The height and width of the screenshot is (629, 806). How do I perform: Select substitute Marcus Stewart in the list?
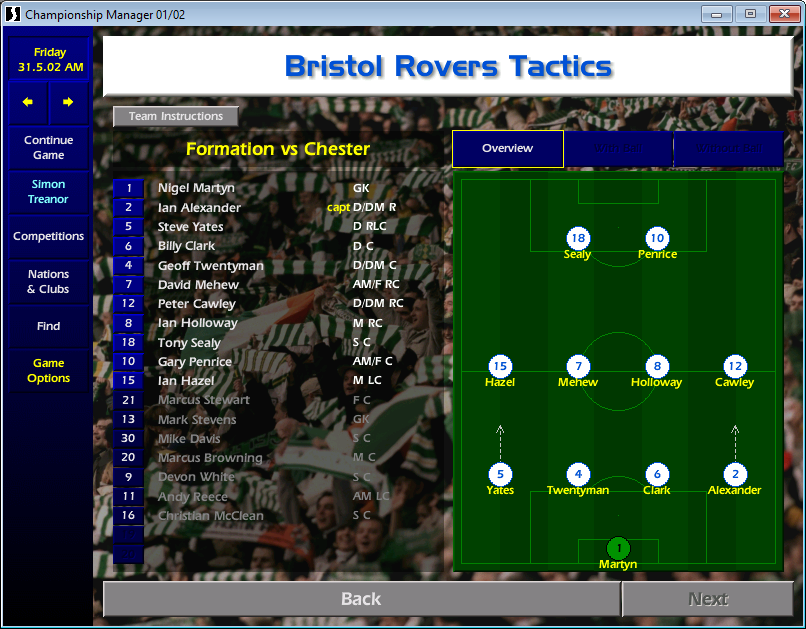pyautogui.click(x=203, y=400)
